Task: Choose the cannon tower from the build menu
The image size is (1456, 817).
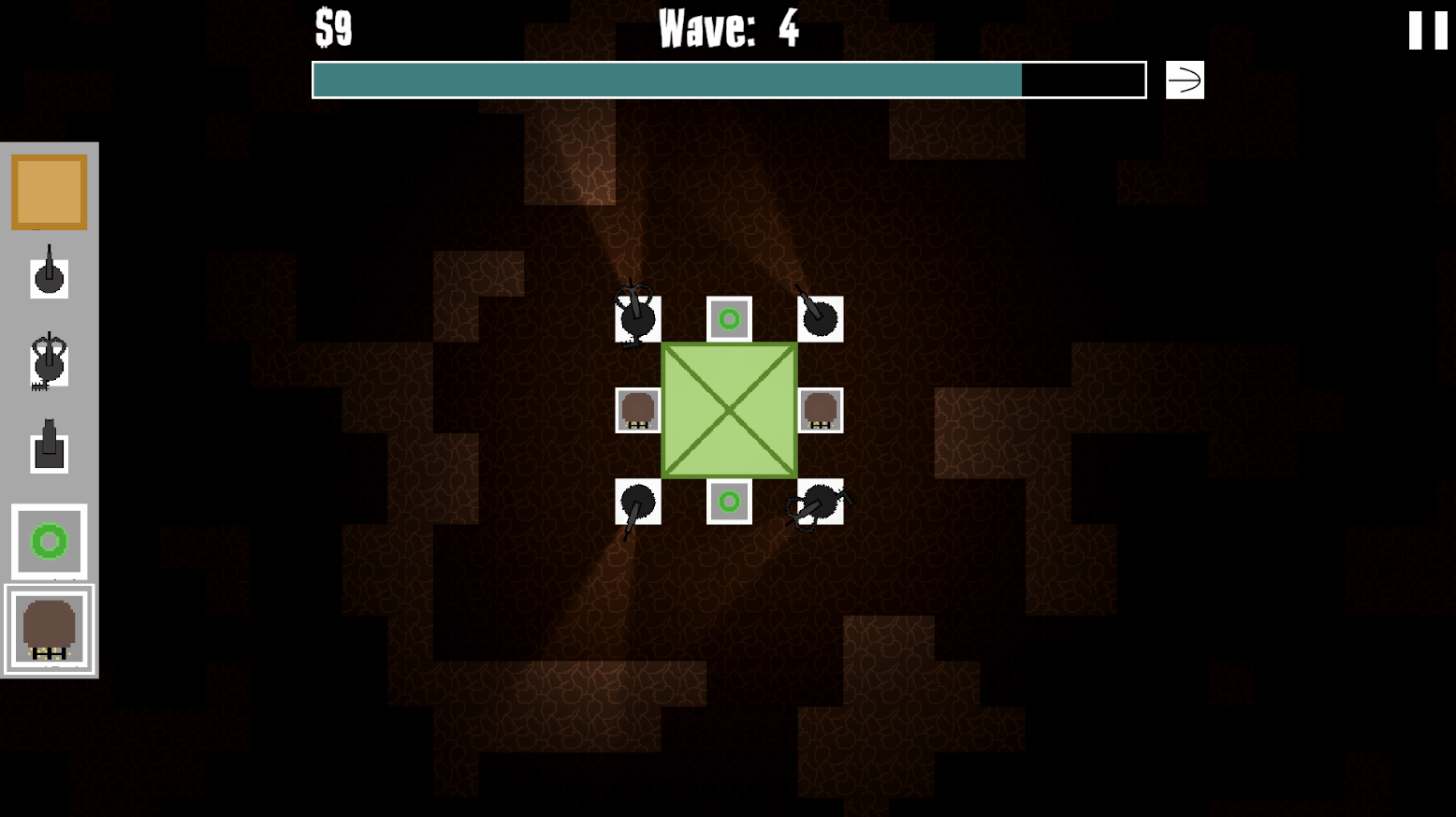Action: tap(49, 447)
